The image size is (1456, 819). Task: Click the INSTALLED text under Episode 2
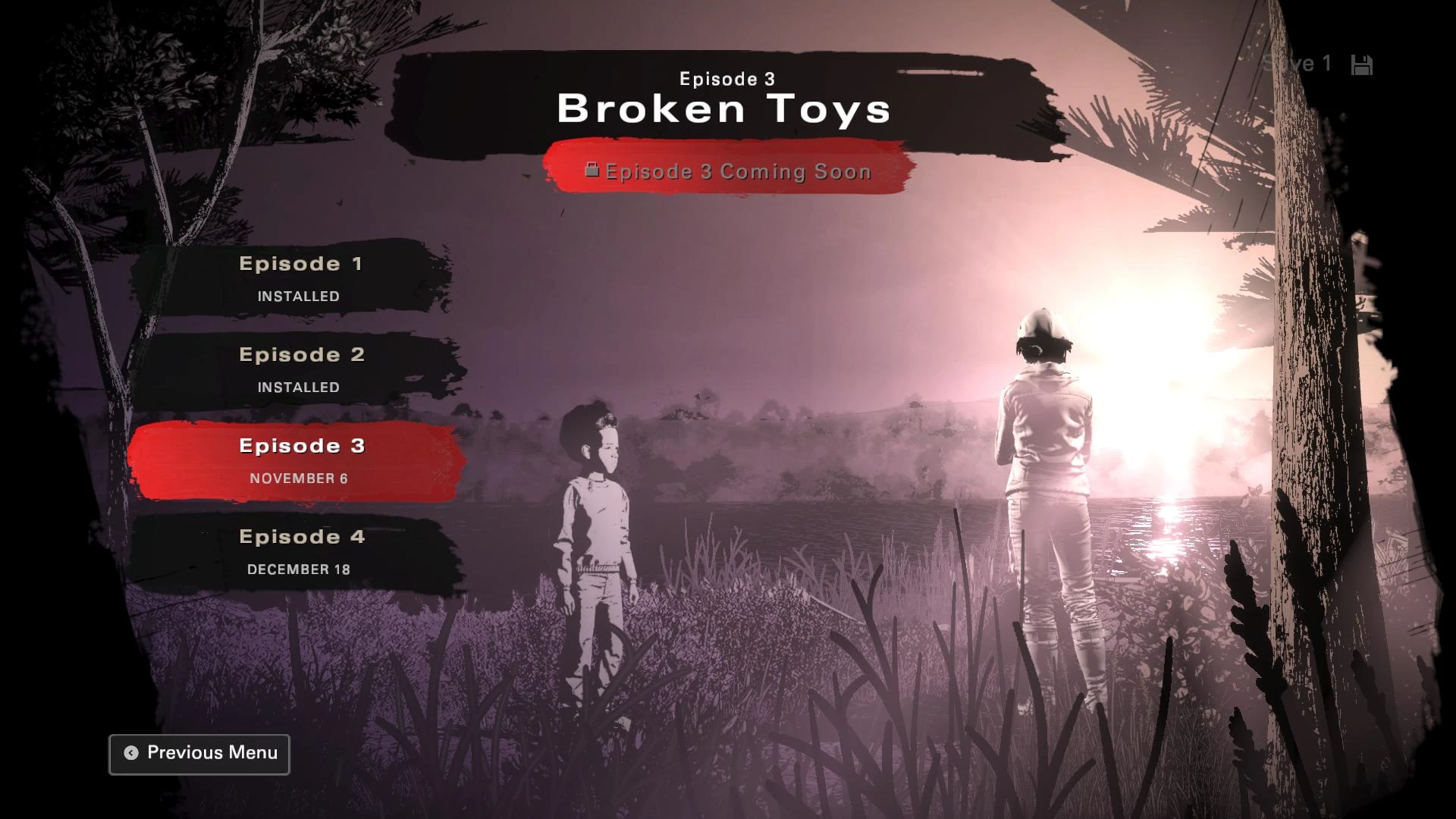click(297, 387)
